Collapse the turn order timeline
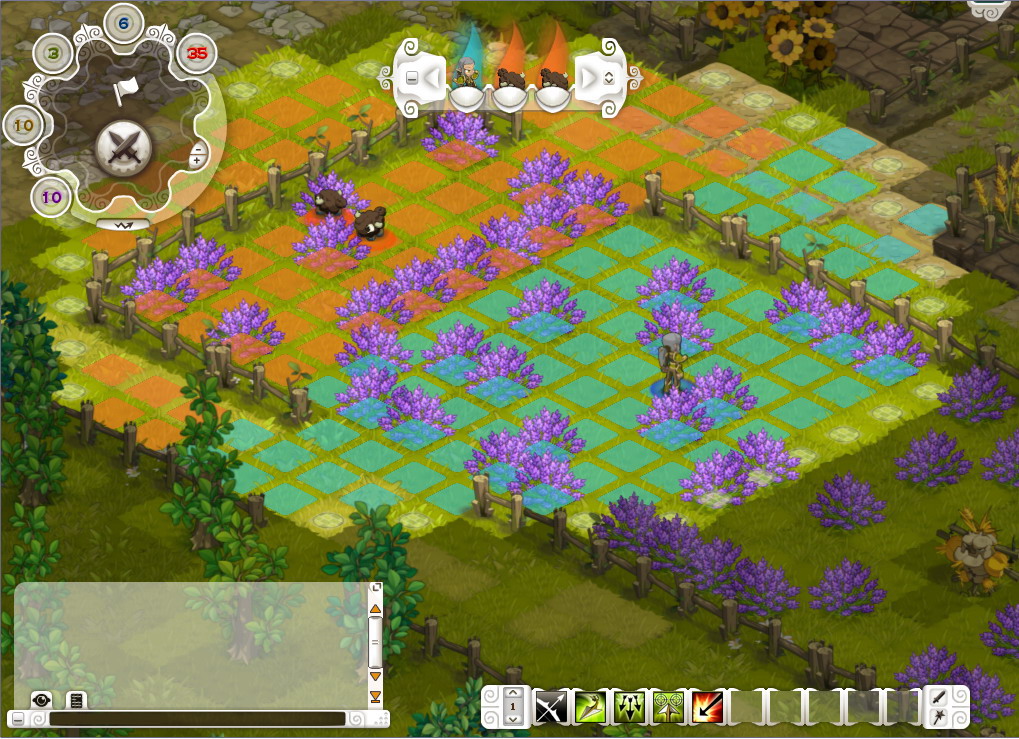 point(411,77)
